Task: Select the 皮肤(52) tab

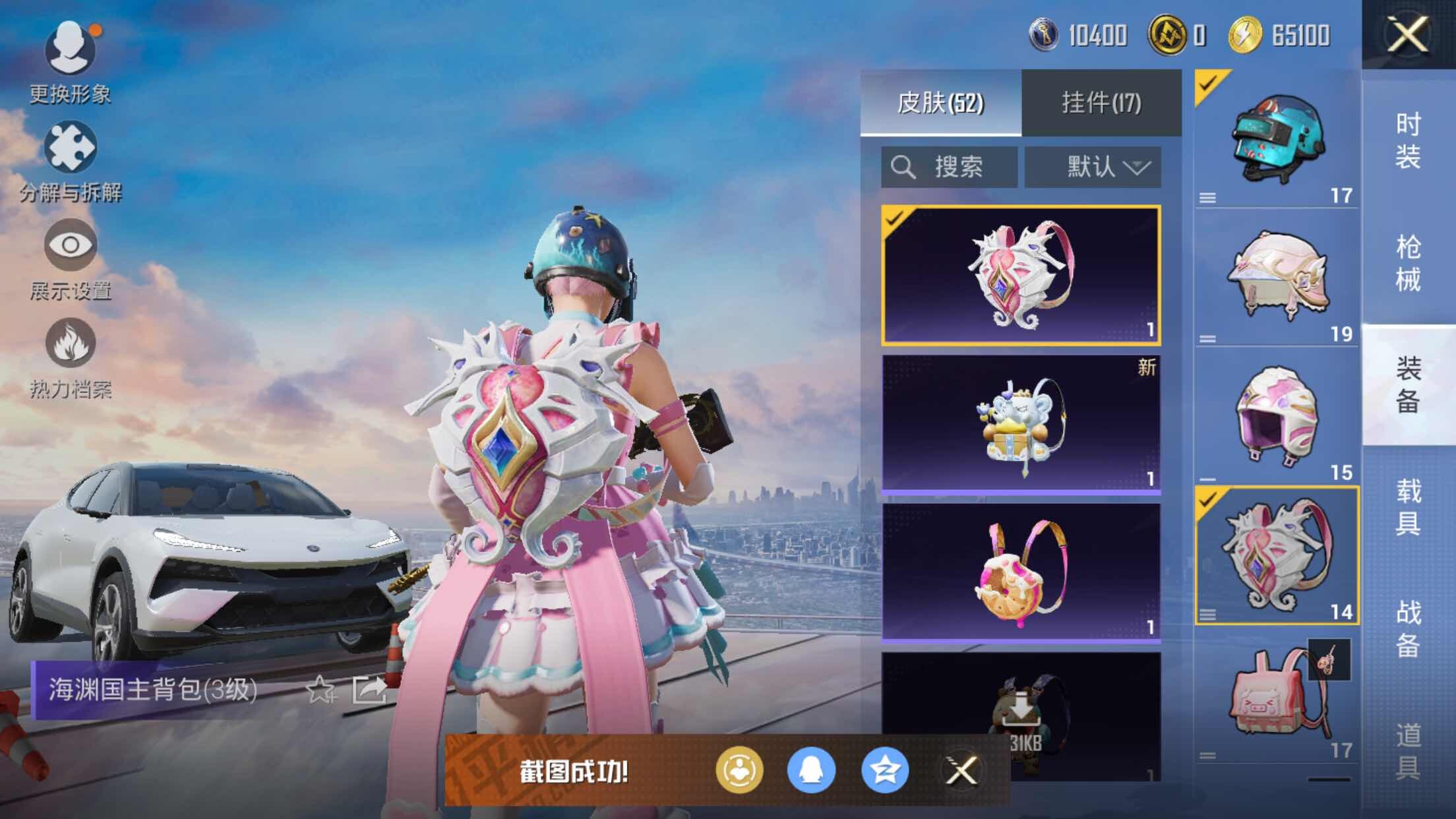Action: (x=940, y=103)
